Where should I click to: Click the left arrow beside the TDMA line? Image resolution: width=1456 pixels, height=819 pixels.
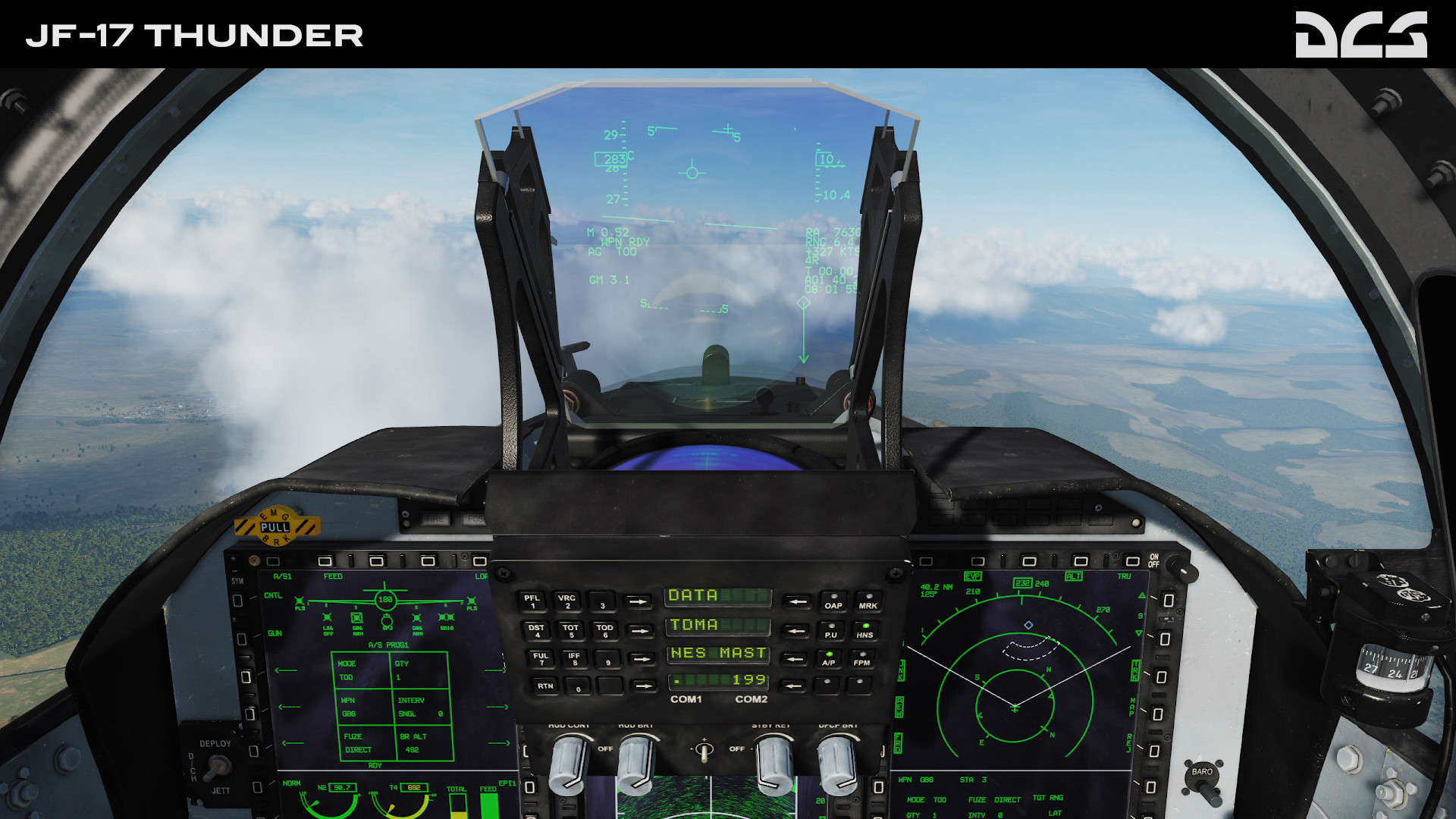coord(794,631)
